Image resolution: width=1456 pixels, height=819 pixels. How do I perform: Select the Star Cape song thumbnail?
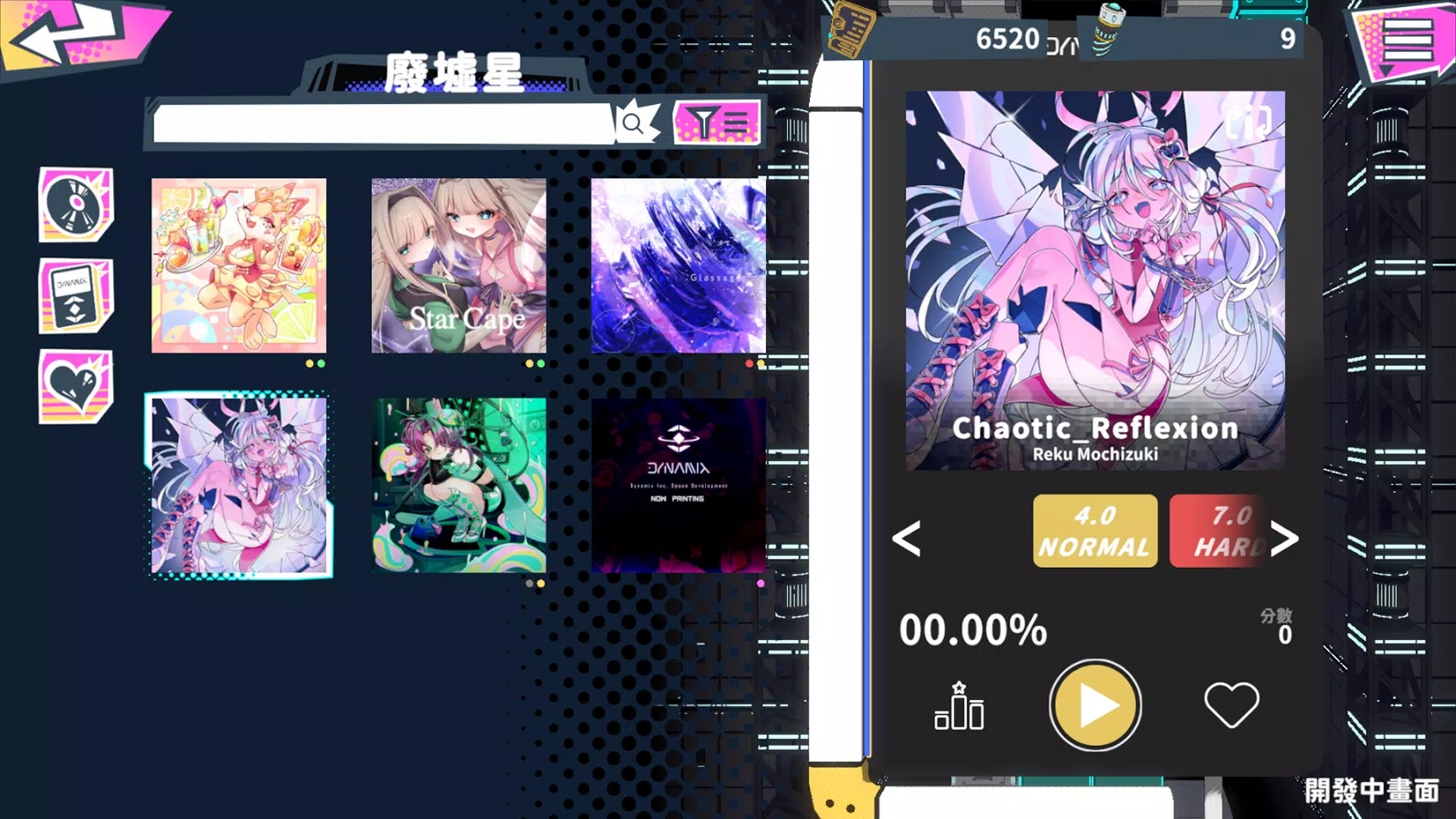click(460, 265)
